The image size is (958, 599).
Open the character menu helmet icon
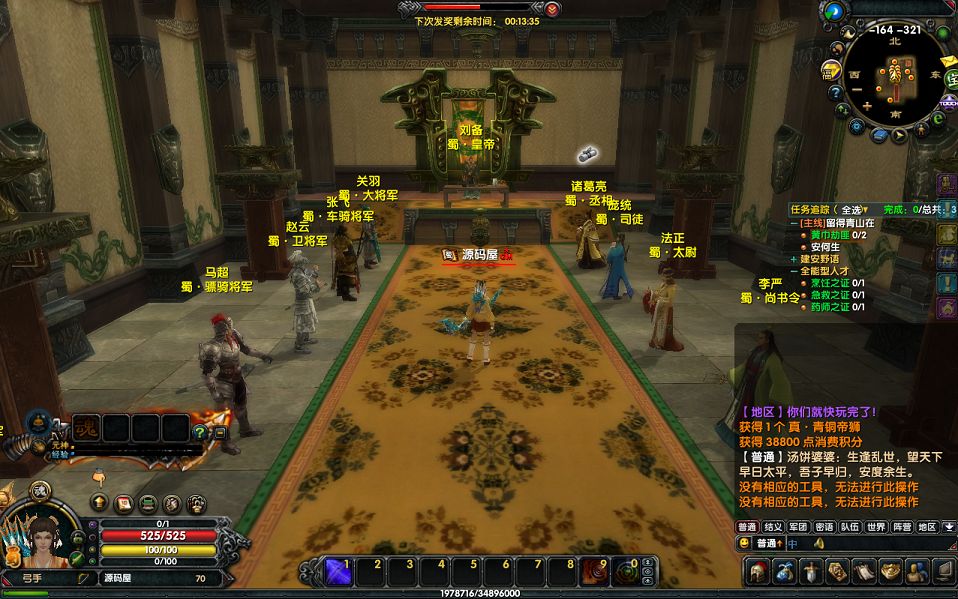pos(758,571)
